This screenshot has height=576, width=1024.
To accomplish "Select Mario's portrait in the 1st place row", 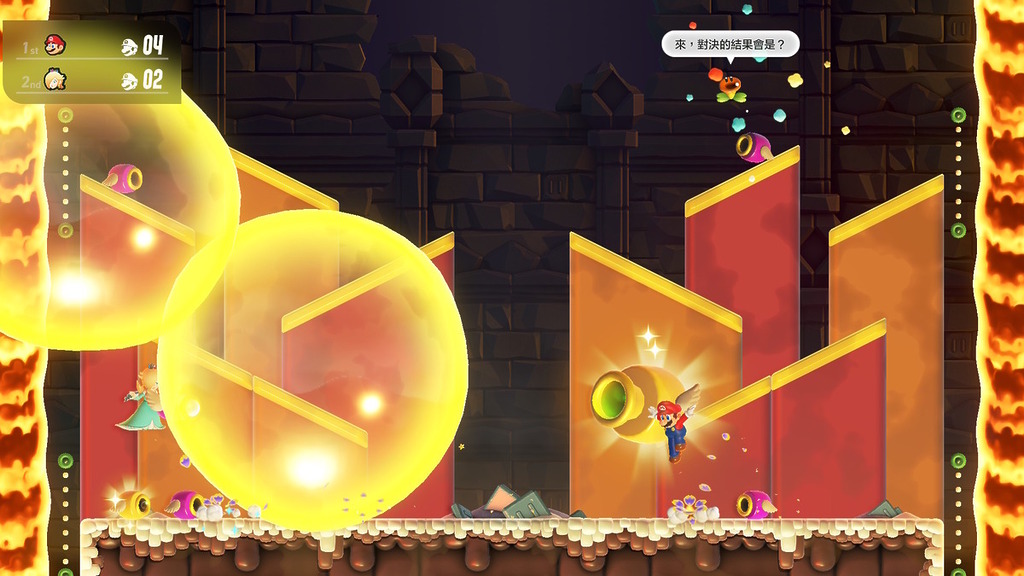I will click(x=55, y=44).
